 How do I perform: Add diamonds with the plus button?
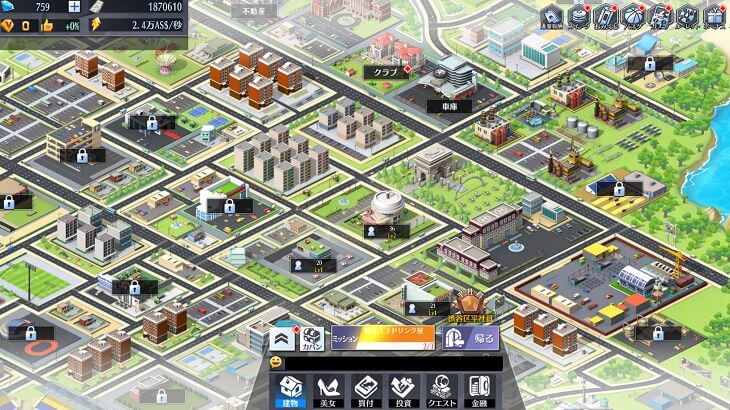[74, 7]
